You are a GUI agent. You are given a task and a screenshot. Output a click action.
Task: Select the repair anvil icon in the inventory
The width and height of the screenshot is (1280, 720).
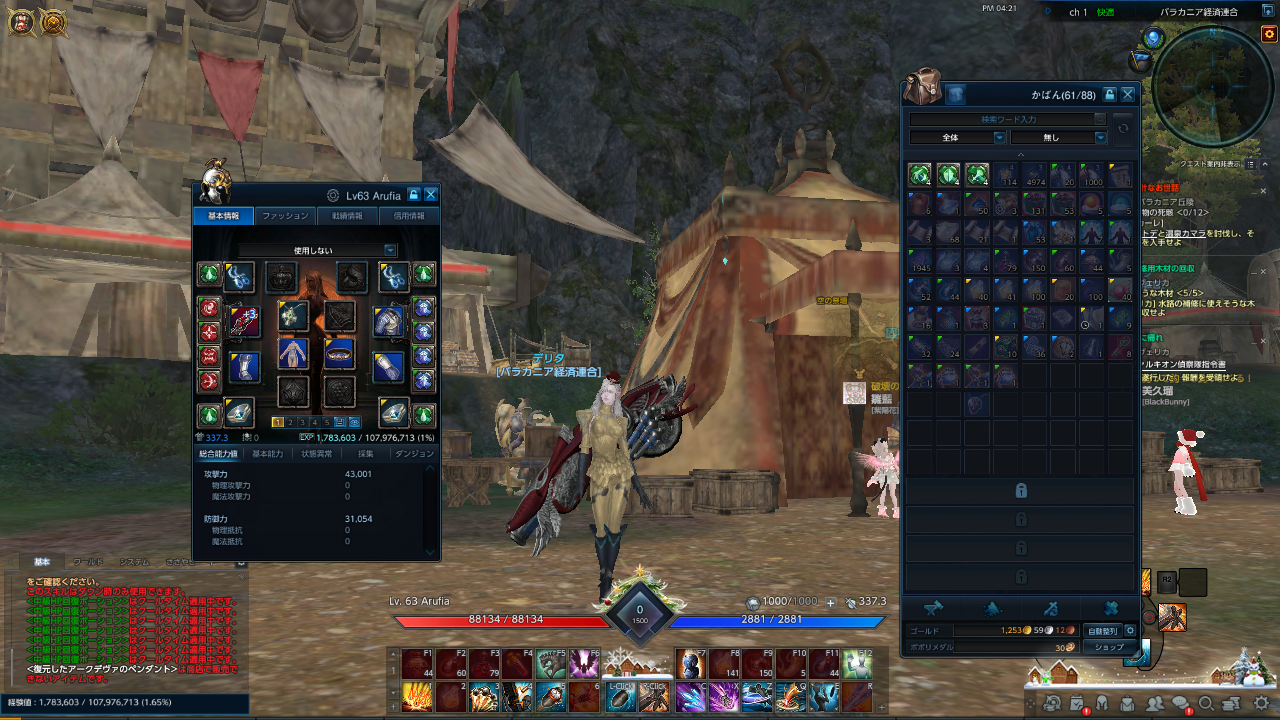pyautogui.click(x=932, y=608)
